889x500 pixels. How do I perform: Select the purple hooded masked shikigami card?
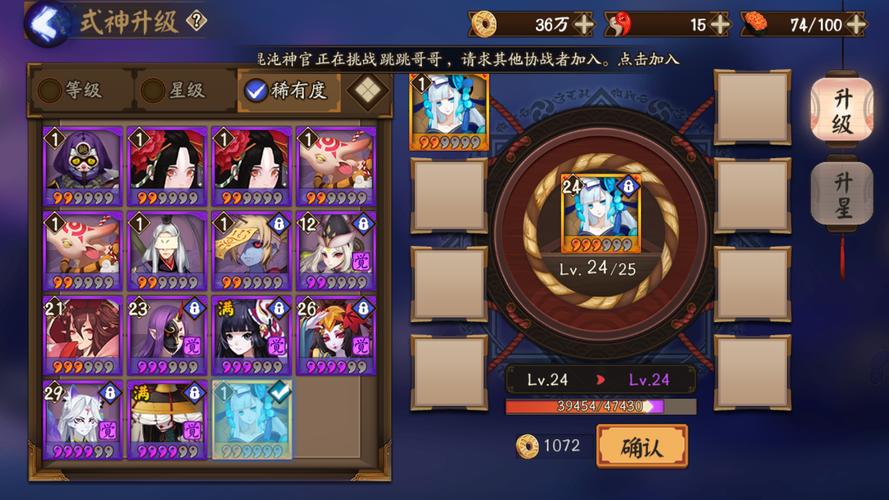click(81, 164)
